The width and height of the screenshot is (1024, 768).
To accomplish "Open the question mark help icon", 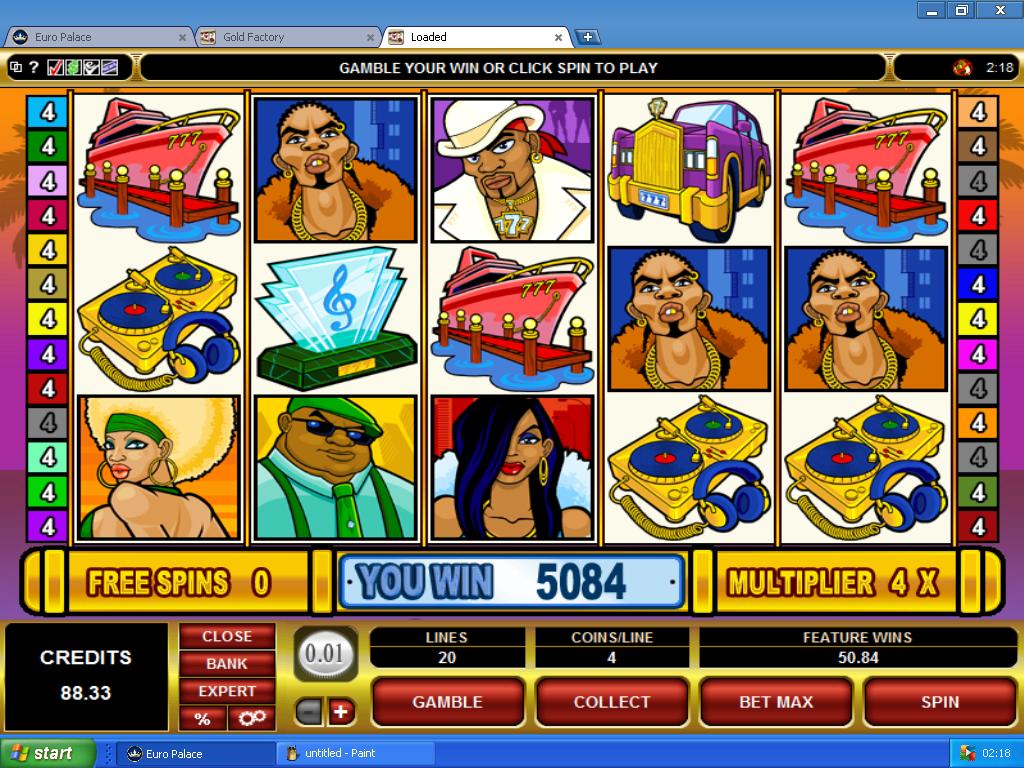I will coord(34,68).
